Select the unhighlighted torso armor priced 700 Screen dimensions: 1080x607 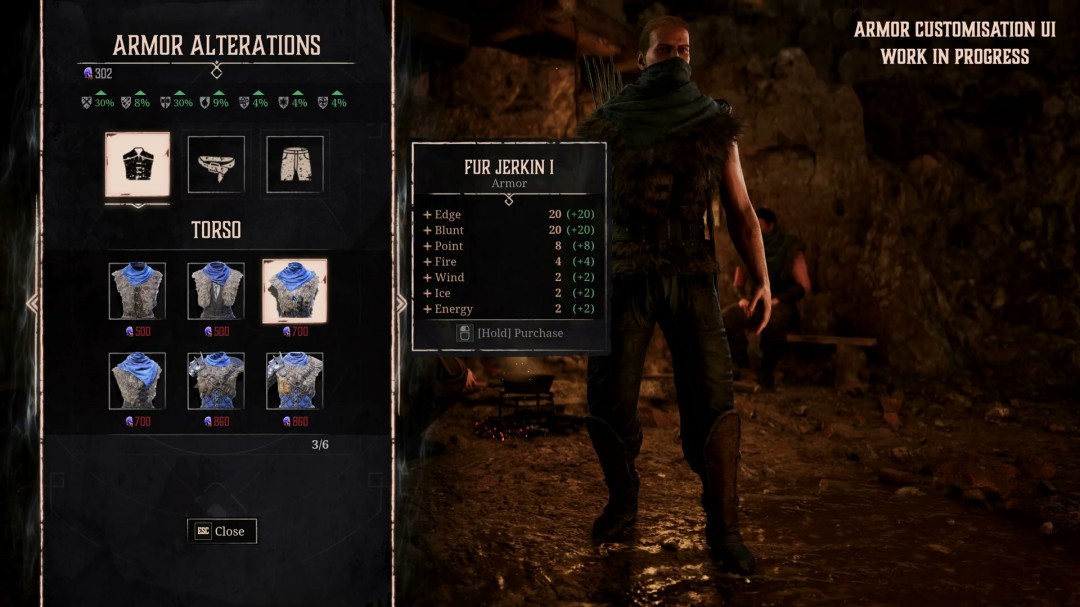(137, 381)
